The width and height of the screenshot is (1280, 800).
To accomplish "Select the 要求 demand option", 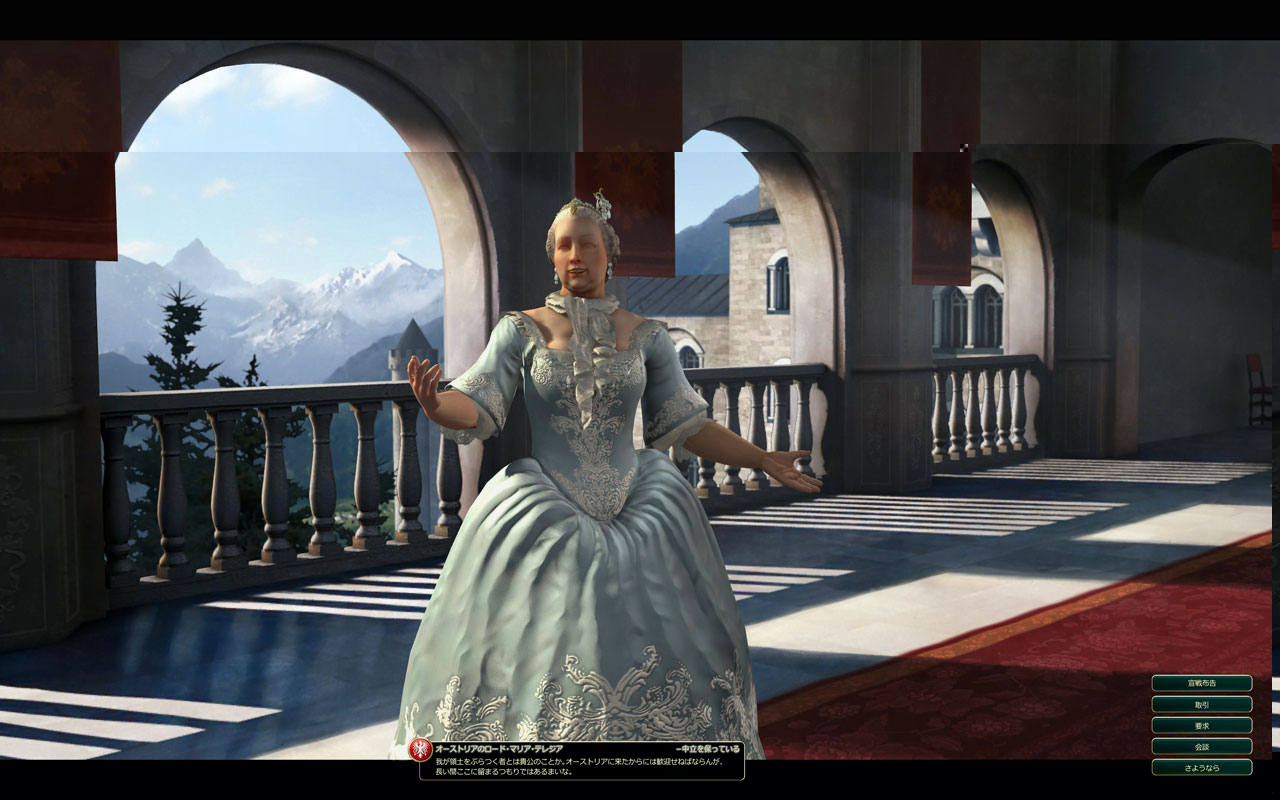I will tap(1201, 725).
